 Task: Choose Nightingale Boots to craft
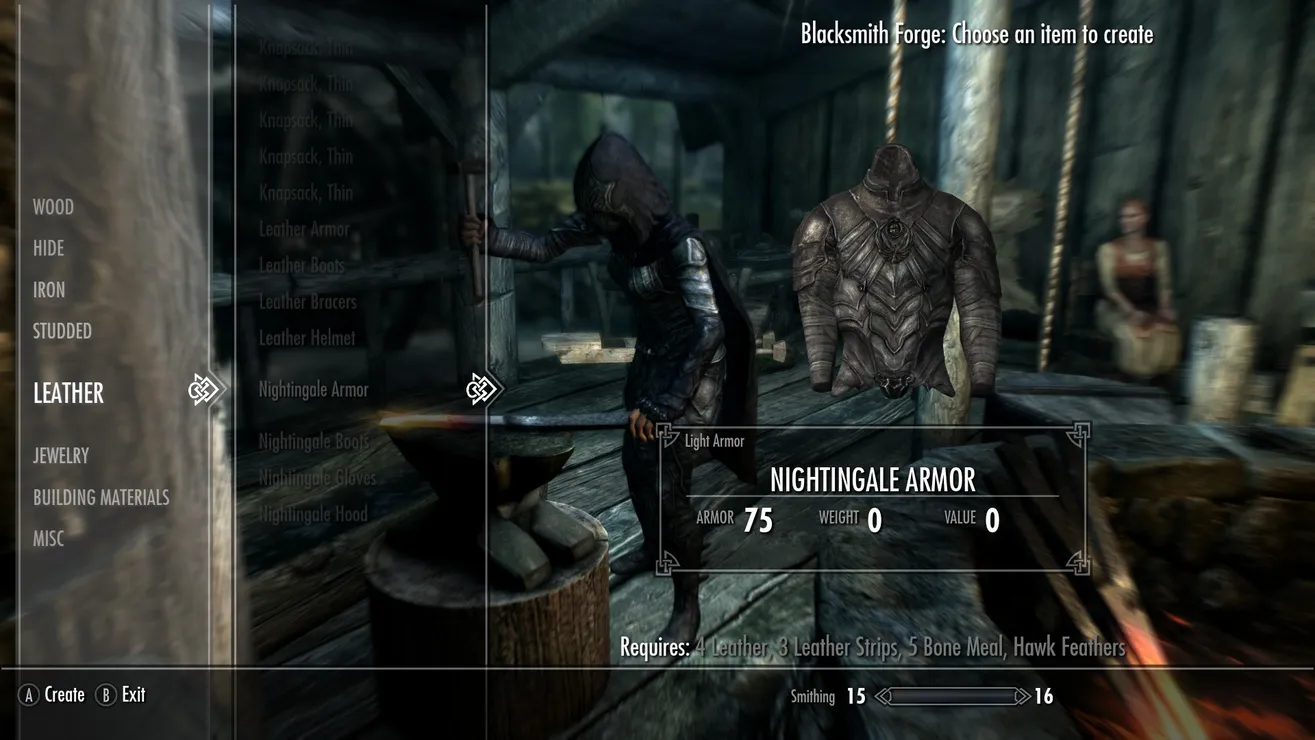(x=313, y=441)
